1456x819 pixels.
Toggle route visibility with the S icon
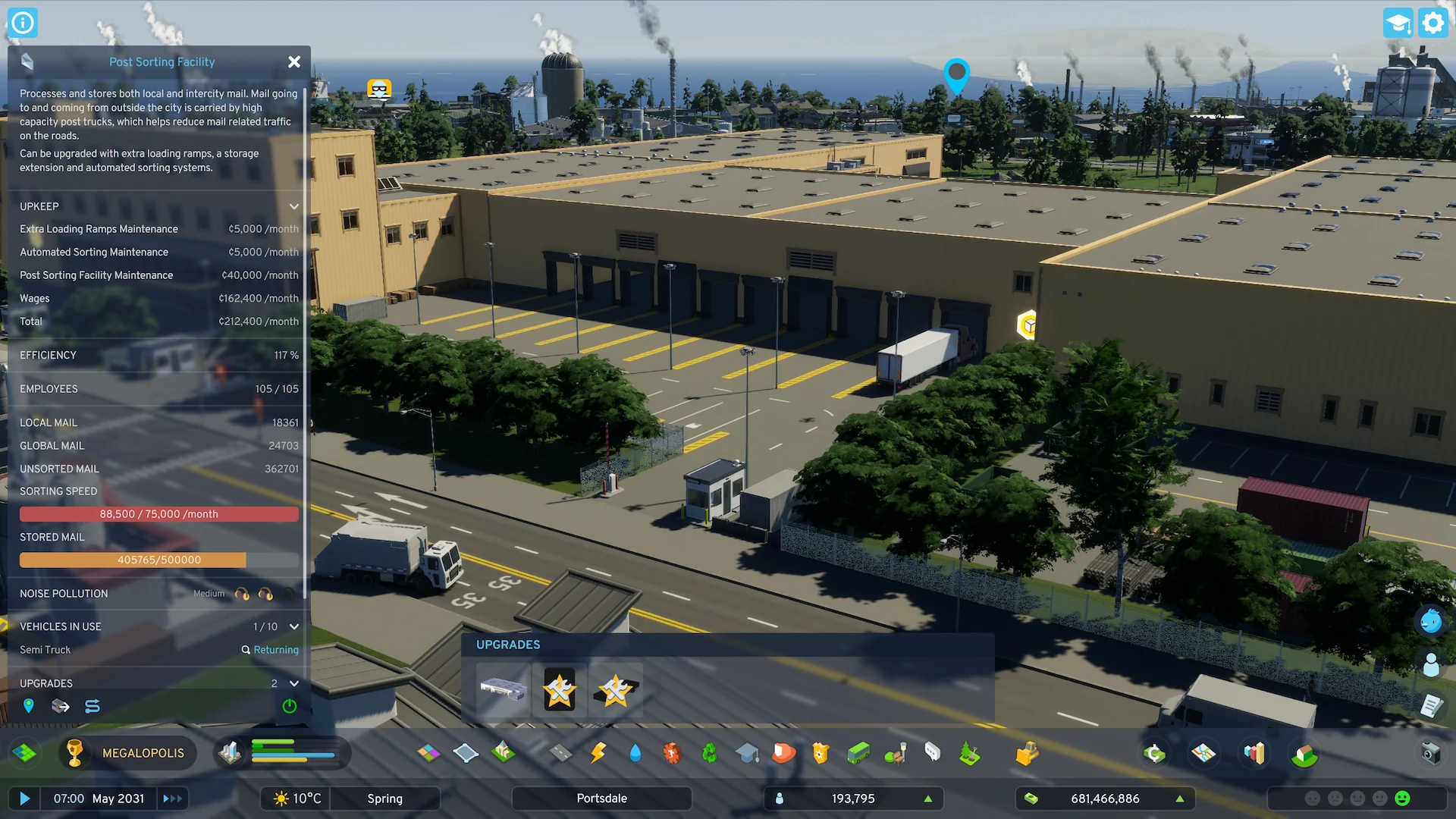(x=91, y=706)
